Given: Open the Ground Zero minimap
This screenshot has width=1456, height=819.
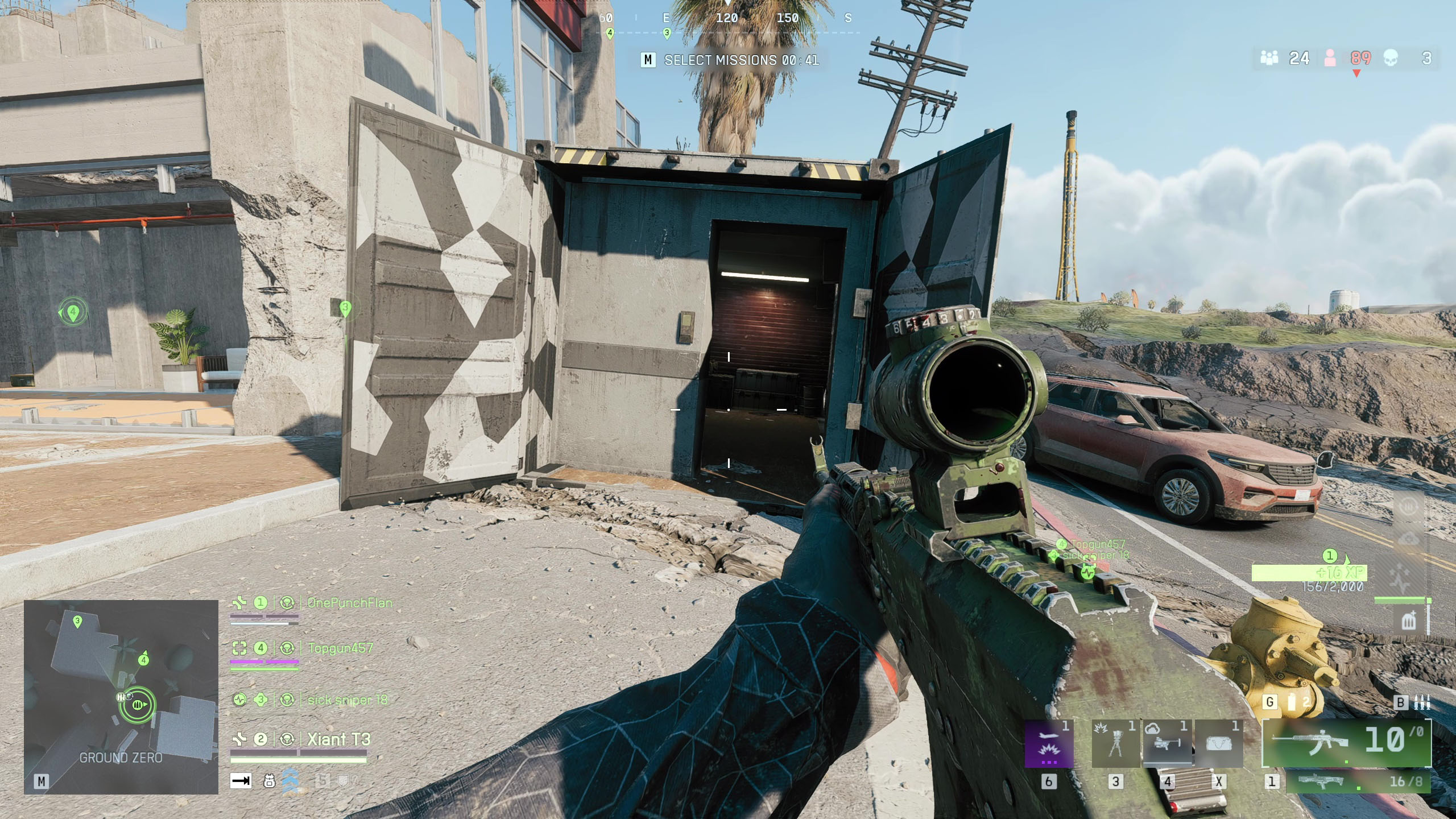Looking at the screenshot, I should point(121,696).
